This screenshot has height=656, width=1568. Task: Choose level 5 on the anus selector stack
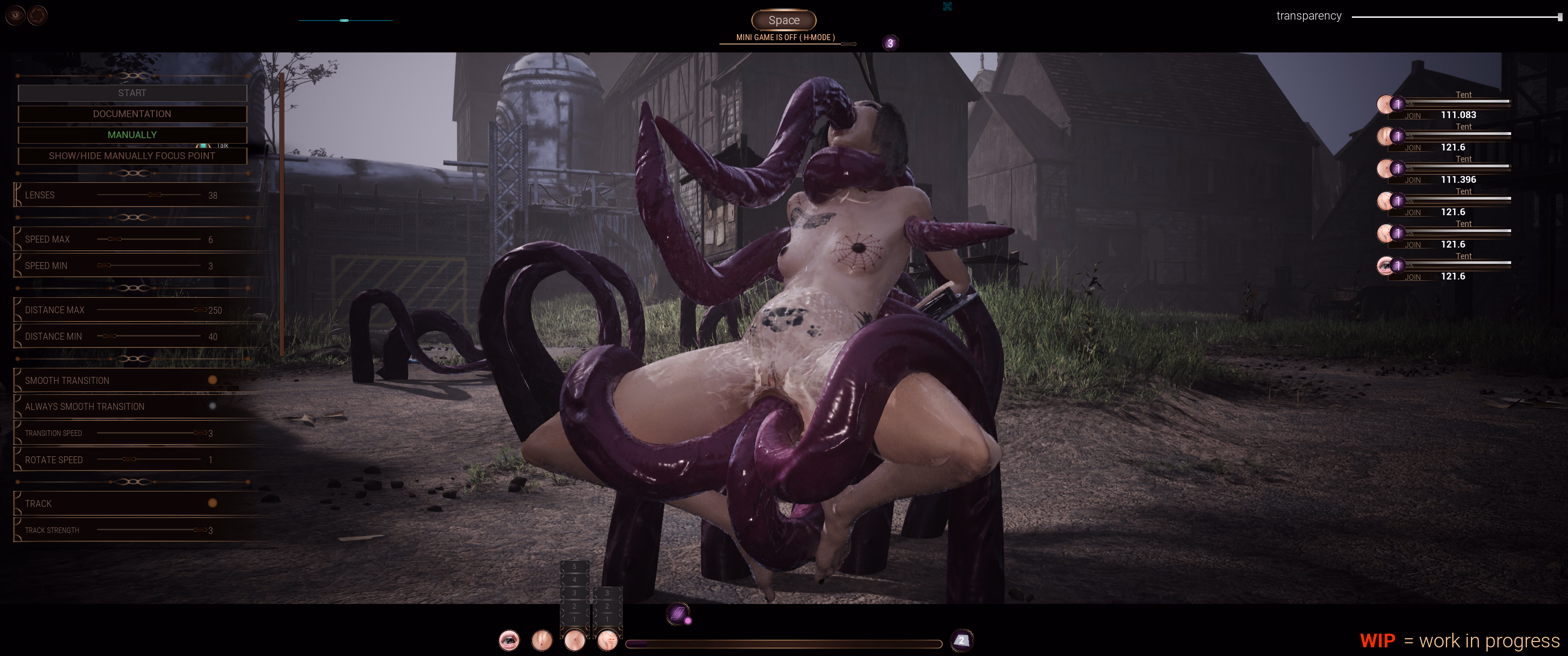(x=574, y=568)
